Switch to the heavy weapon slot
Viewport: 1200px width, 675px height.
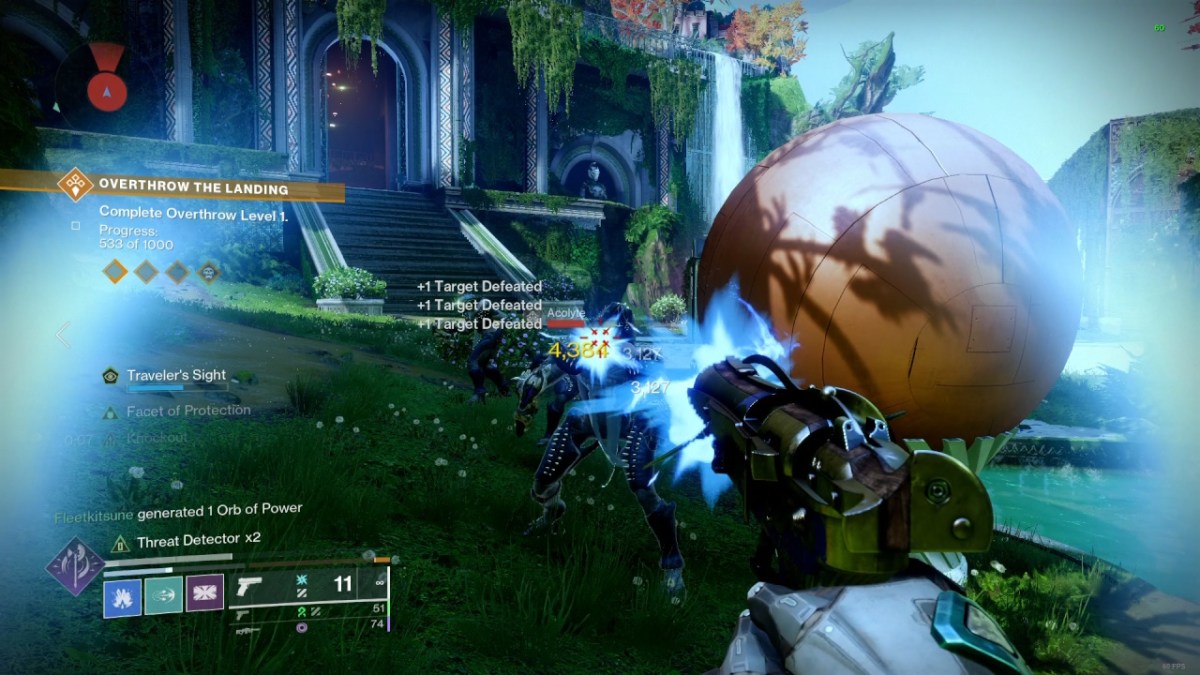click(x=244, y=631)
